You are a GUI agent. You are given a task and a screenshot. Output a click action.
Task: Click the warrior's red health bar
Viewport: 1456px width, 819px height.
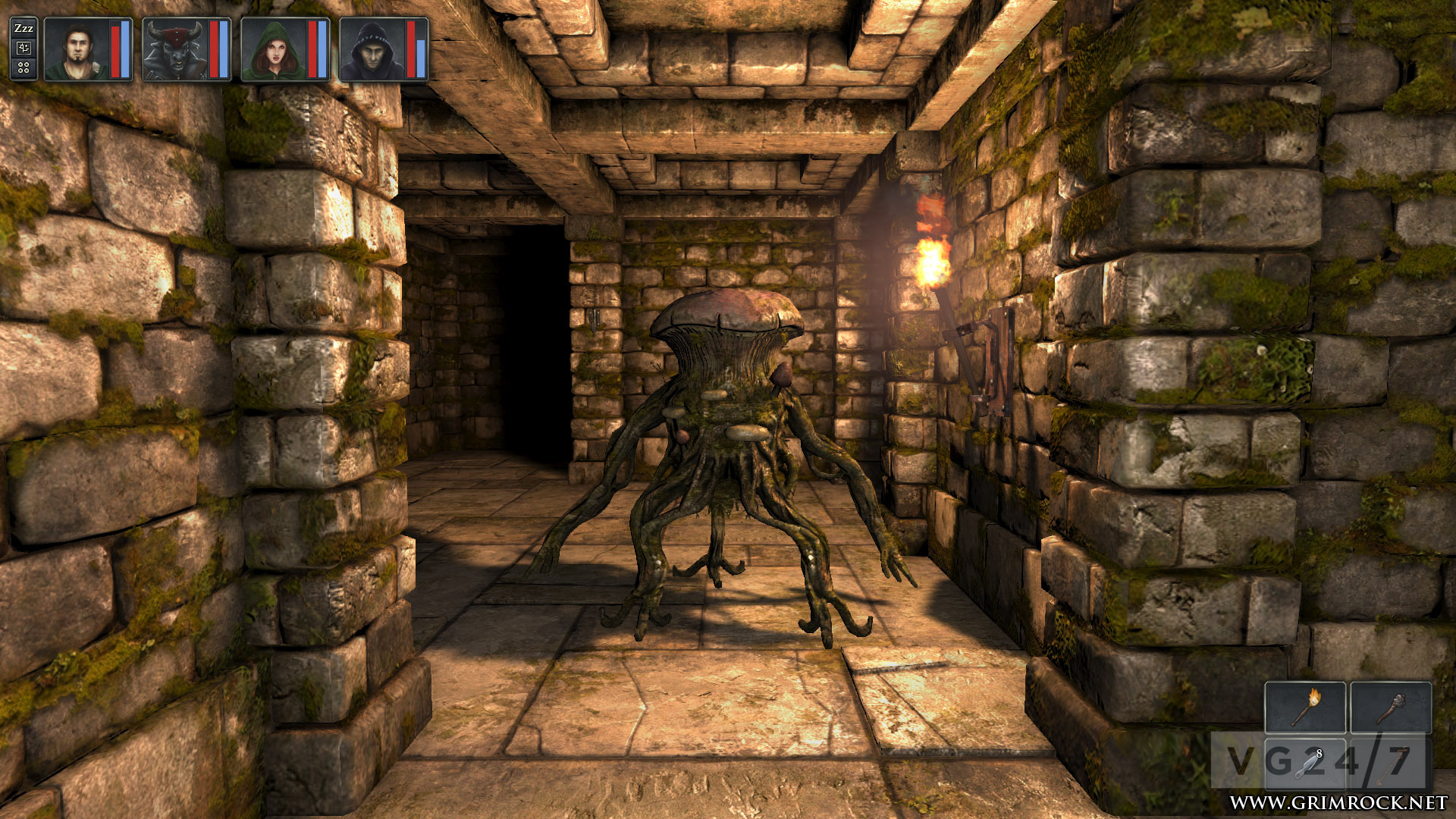click(x=115, y=50)
